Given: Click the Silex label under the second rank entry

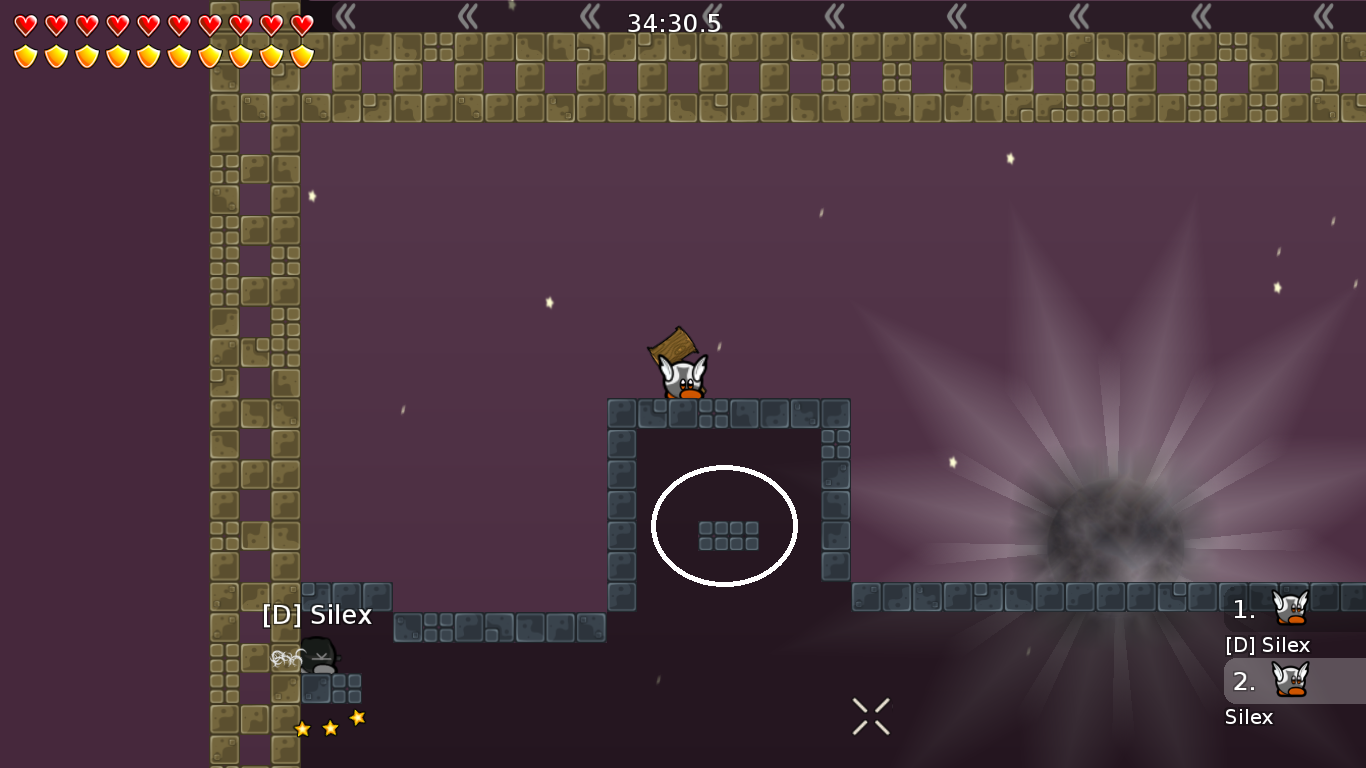Looking at the screenshot, I should pyautogui.click(x=1247, y=717).
